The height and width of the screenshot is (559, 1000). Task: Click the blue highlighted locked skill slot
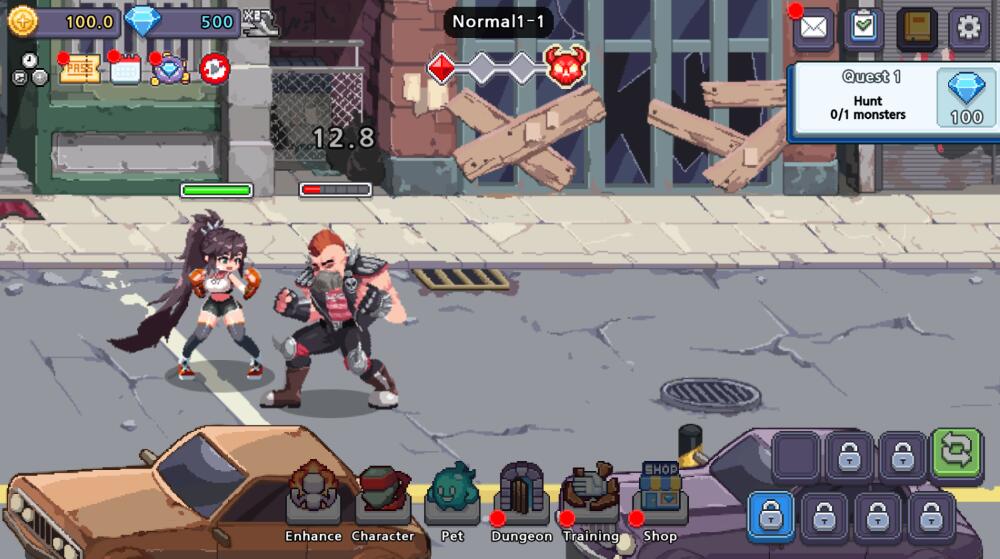pos(770,517)
